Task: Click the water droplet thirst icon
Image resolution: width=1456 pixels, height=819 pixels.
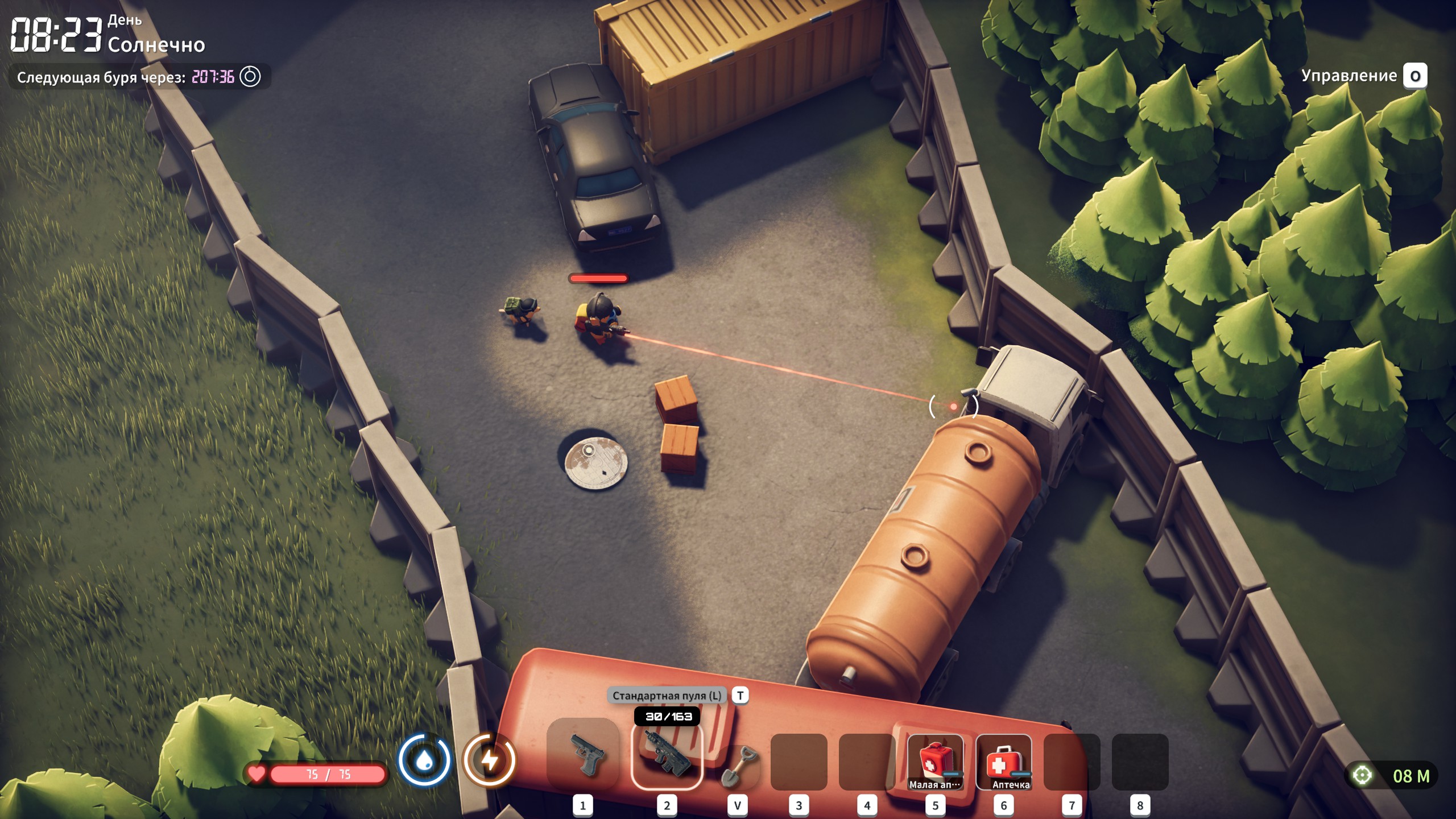Action: [424, 760]
